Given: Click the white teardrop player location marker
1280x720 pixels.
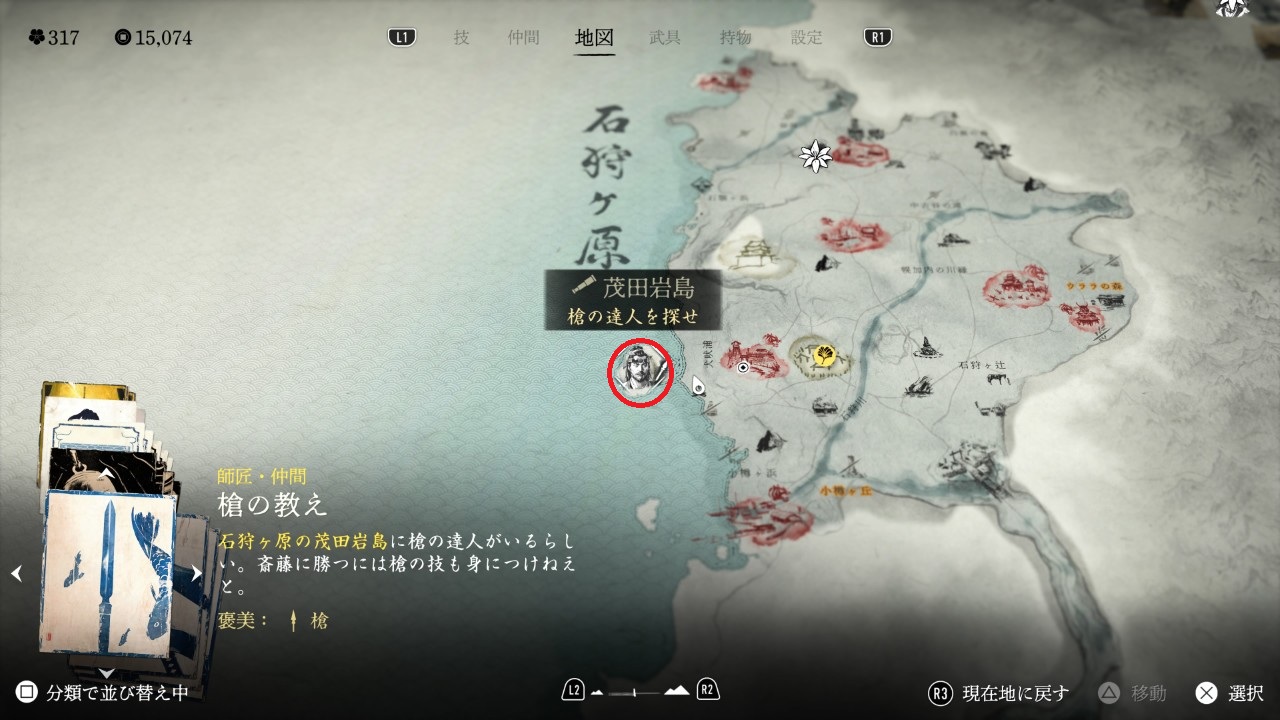Looking at the screenshot, I should (x=699, y=385).
